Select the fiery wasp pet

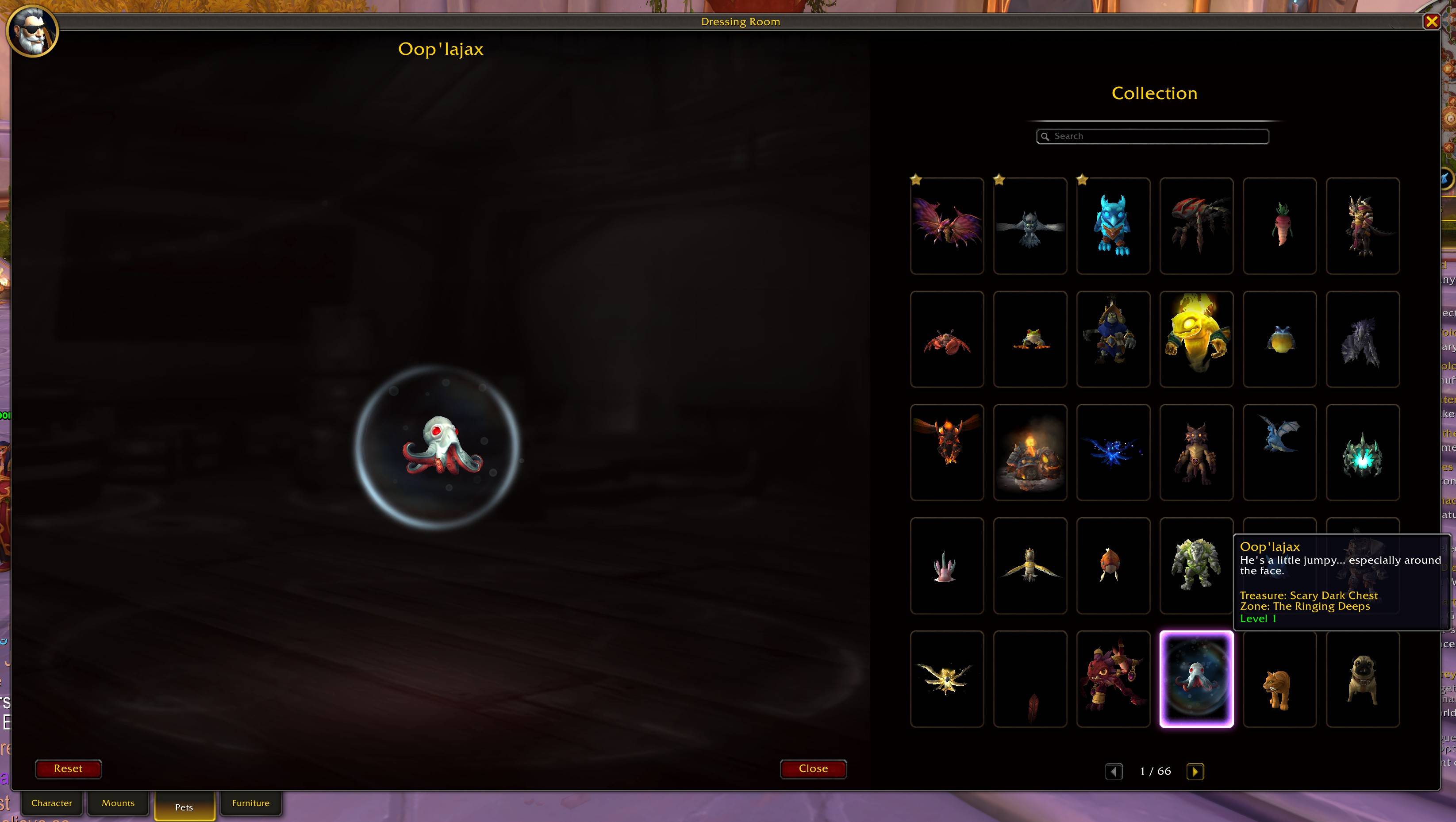click(947, 452)
